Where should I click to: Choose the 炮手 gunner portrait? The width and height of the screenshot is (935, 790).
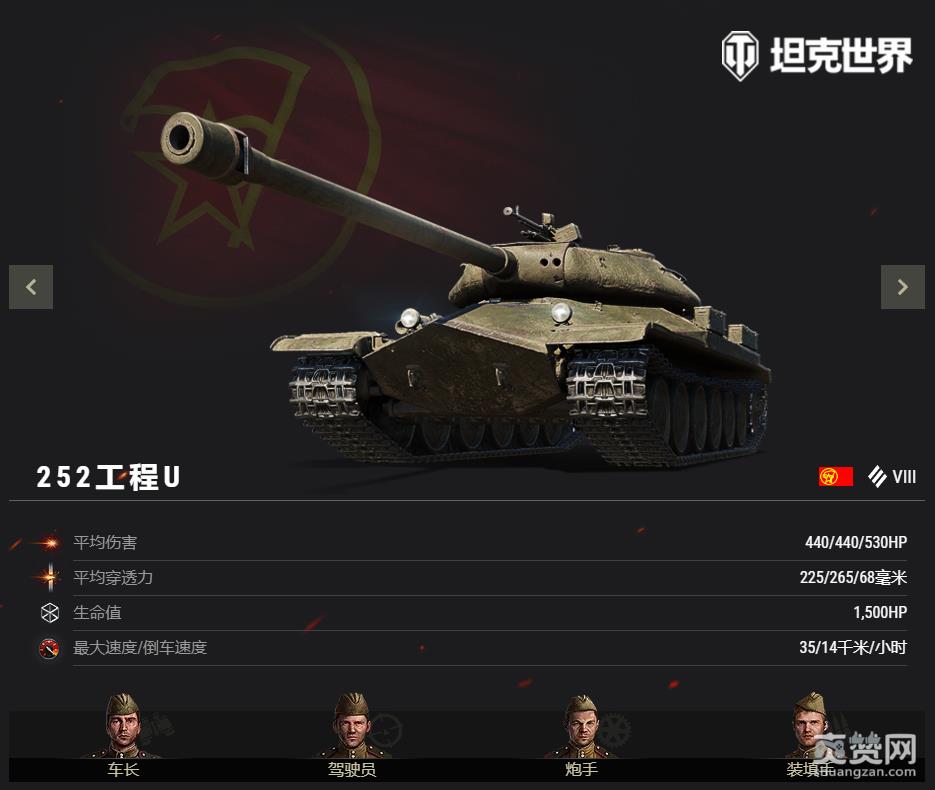pyautogui.click(x=580, y=728)
